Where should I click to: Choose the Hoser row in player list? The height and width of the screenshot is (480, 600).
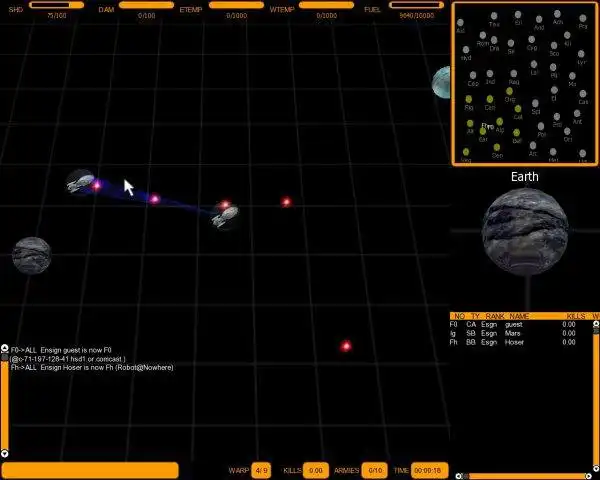click(x=520, y=342)
